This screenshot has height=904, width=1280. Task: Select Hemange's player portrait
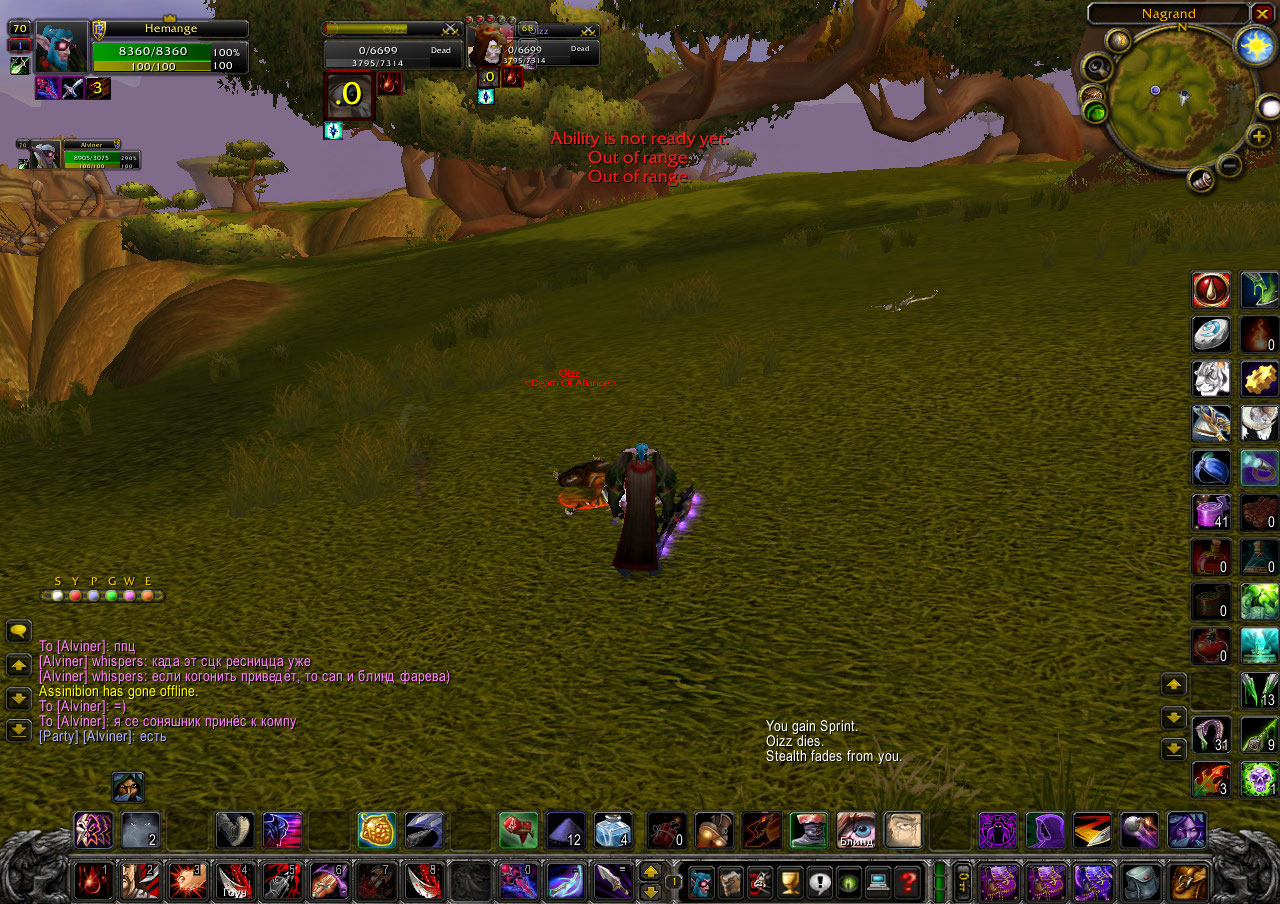(61, 48)
